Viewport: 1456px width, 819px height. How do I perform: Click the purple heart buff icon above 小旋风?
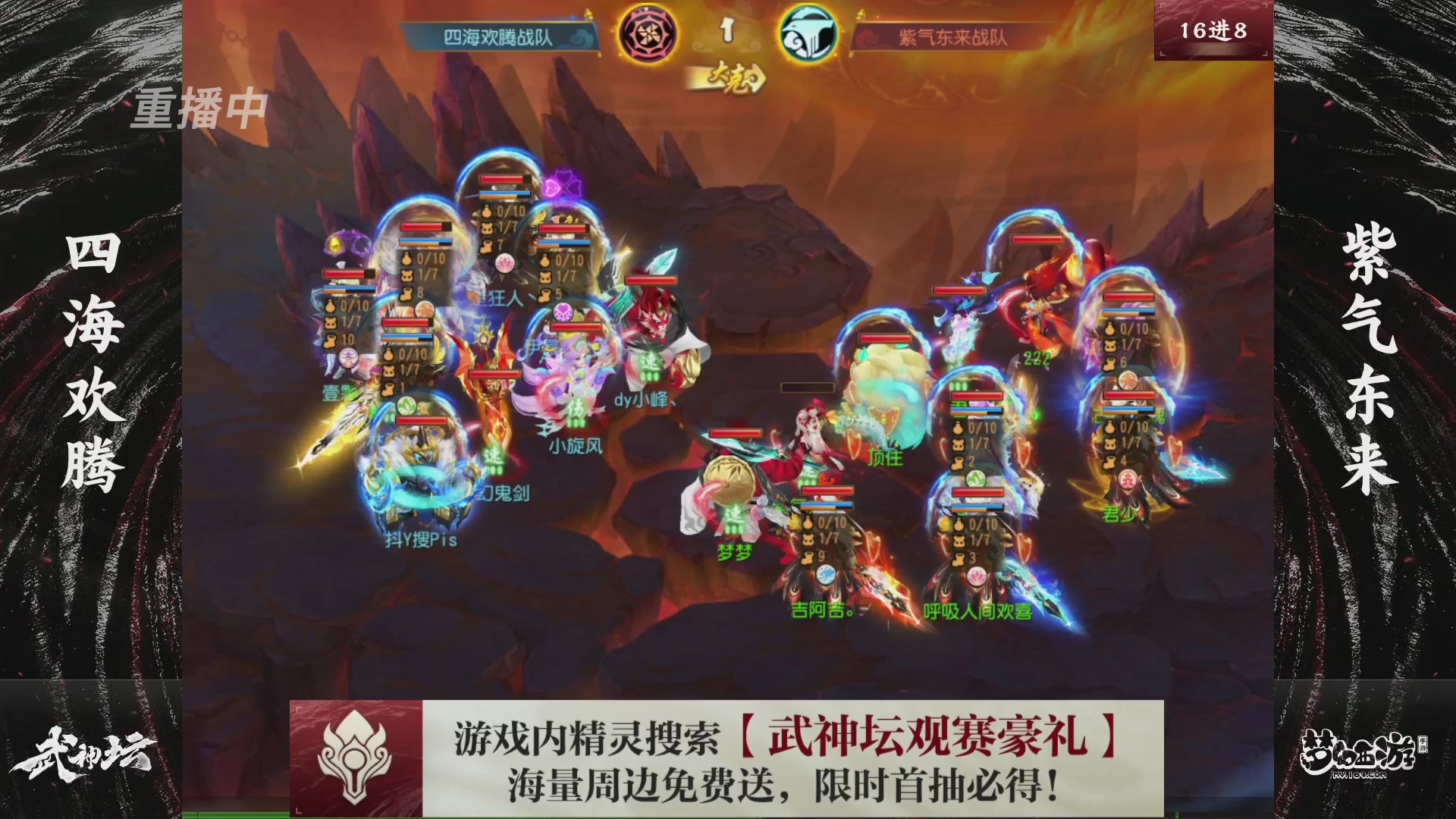pyautogui.click(x=562, y=312)
